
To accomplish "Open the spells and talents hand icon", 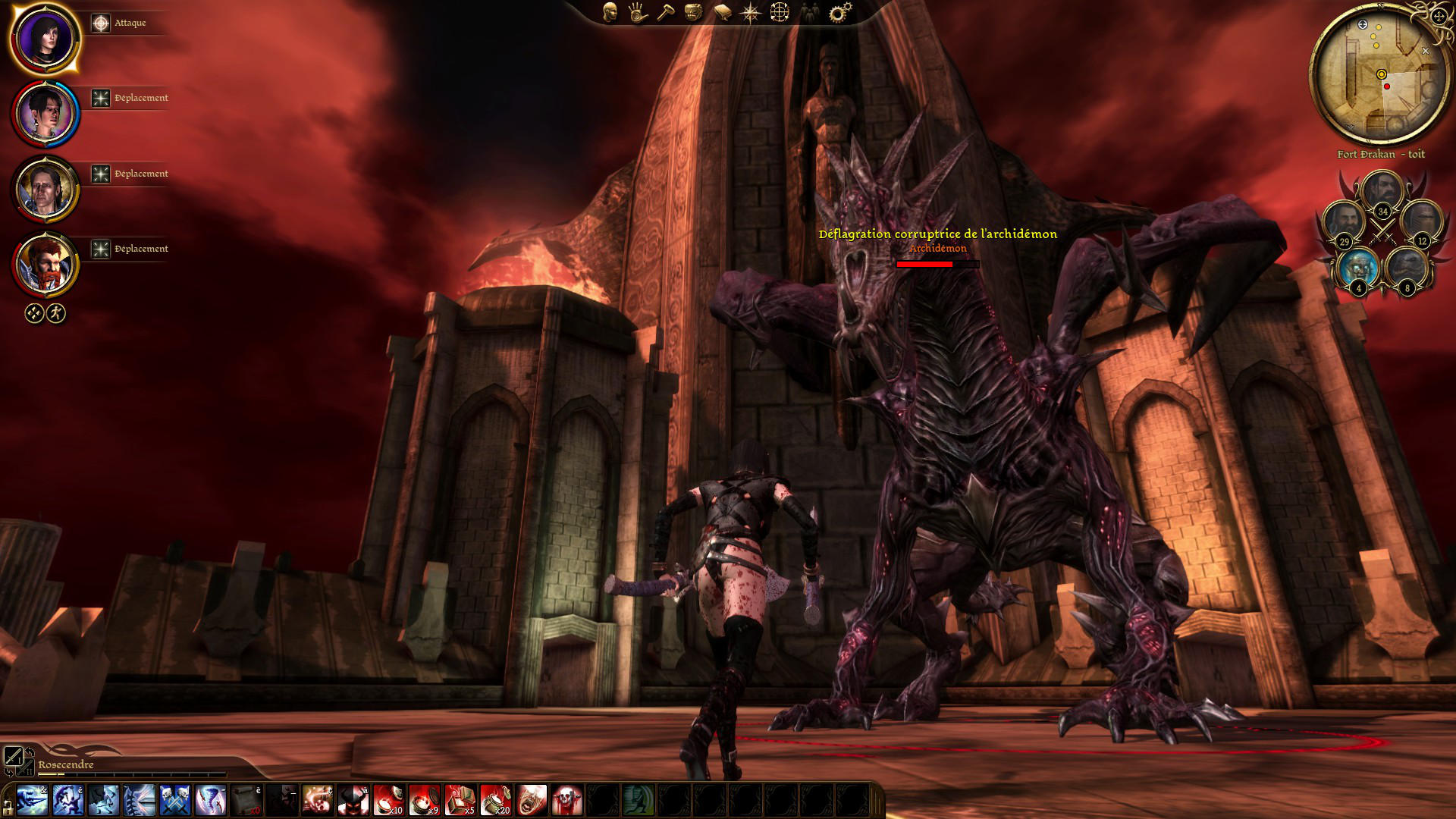I will [637, 12].
